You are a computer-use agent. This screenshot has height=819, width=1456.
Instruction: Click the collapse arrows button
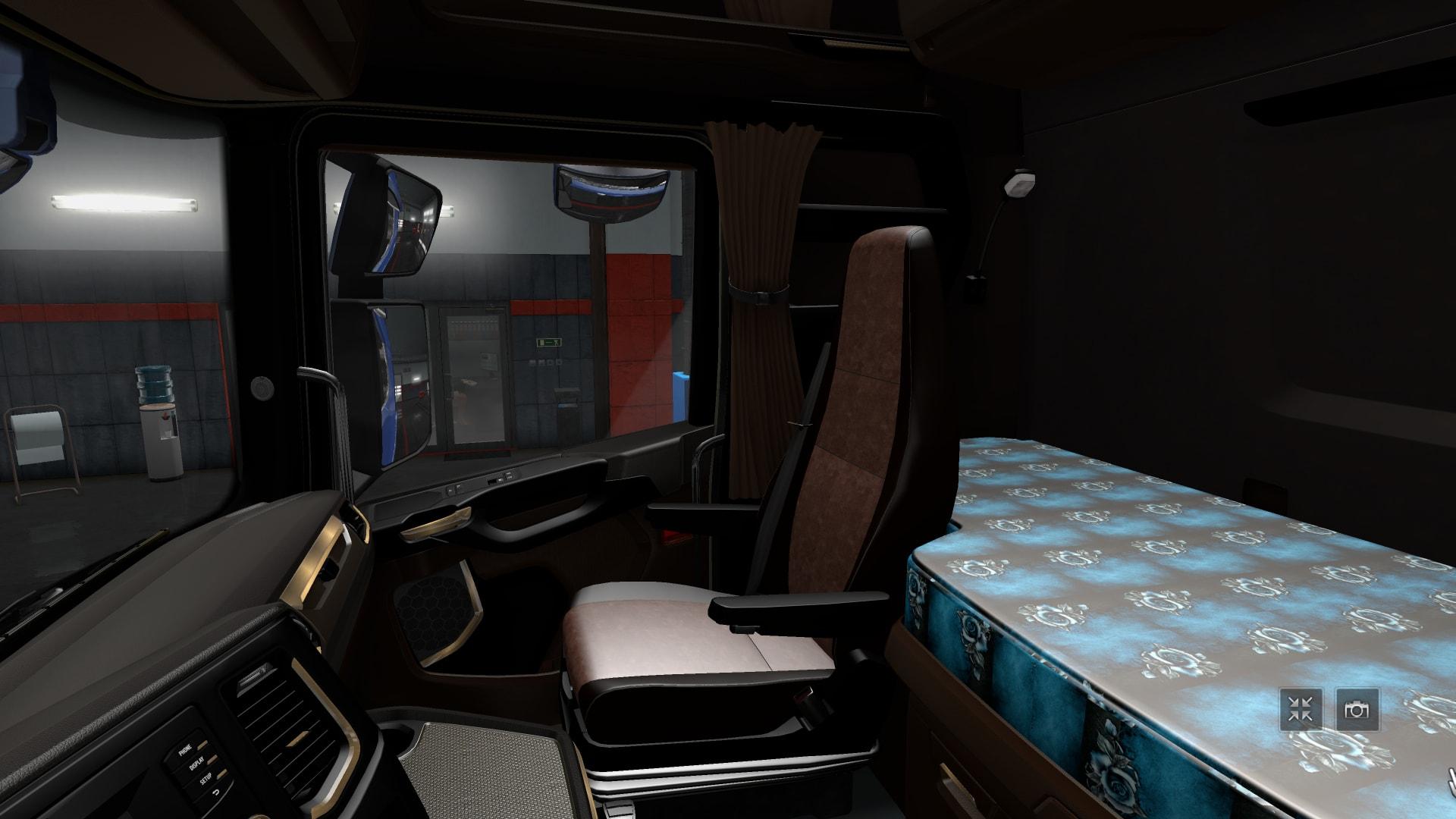(x=1301, y=710)
